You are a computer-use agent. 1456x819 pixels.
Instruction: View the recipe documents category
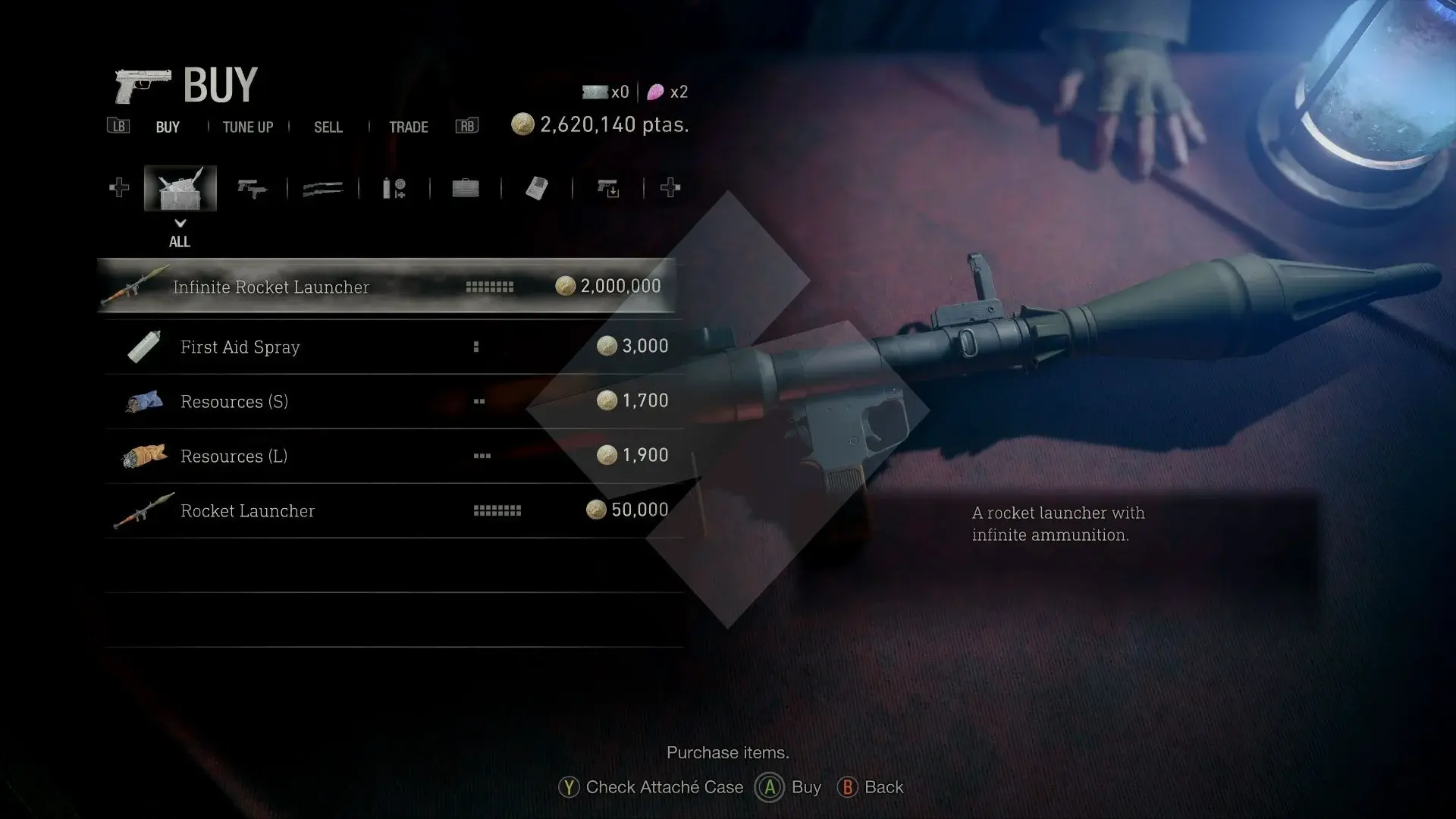coord(536,188)
